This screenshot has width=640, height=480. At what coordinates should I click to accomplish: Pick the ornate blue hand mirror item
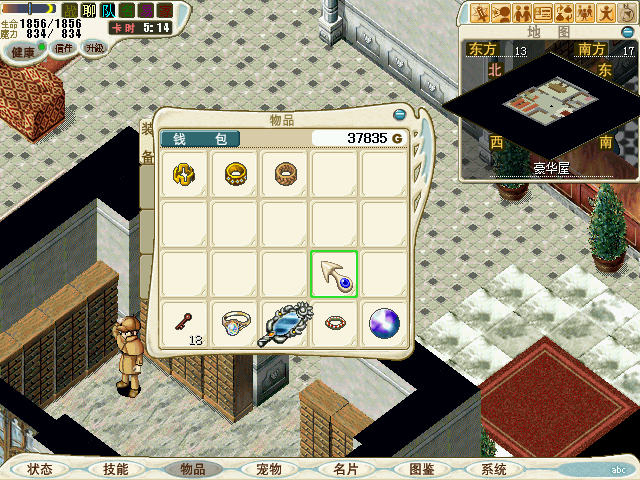coord(285,325)
